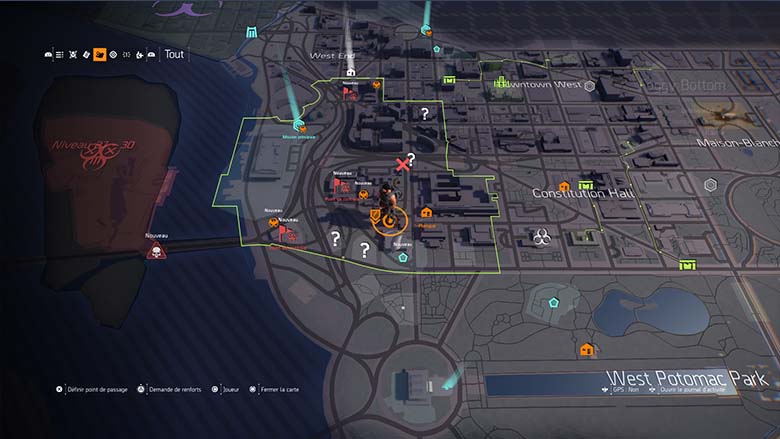Click the white safe house marker at West End
The width and height of the screenshot is (780, 439).
(x=350, y=72)
